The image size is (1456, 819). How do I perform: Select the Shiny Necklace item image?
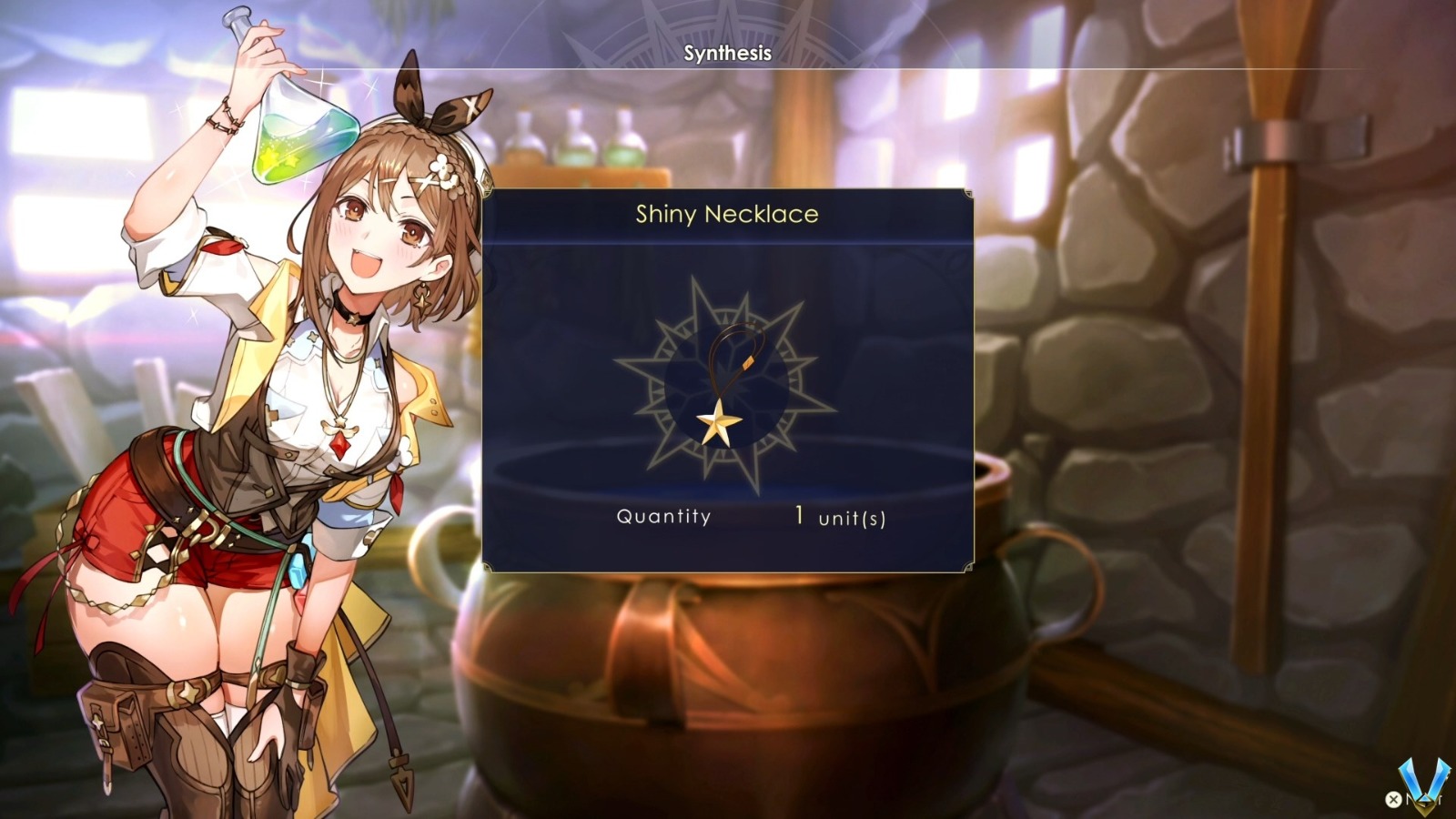[x=725, y=382]
